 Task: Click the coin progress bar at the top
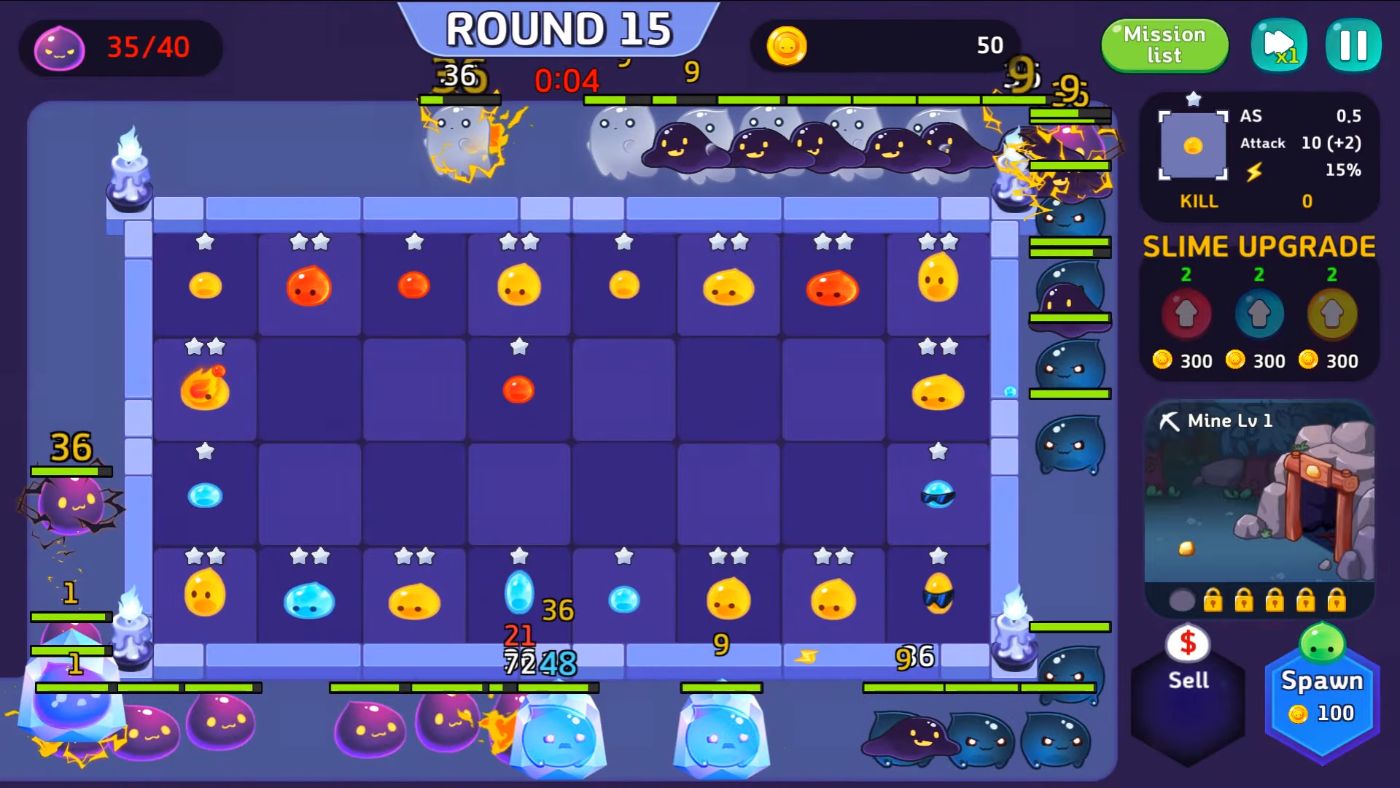890,45
